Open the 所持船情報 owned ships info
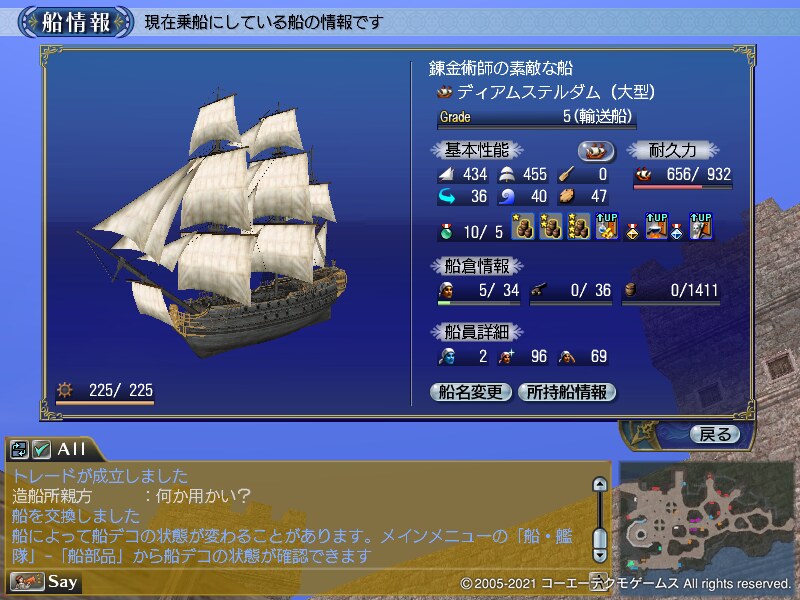Viewport: 800px width, 600px height. click(x=566, y=392)
